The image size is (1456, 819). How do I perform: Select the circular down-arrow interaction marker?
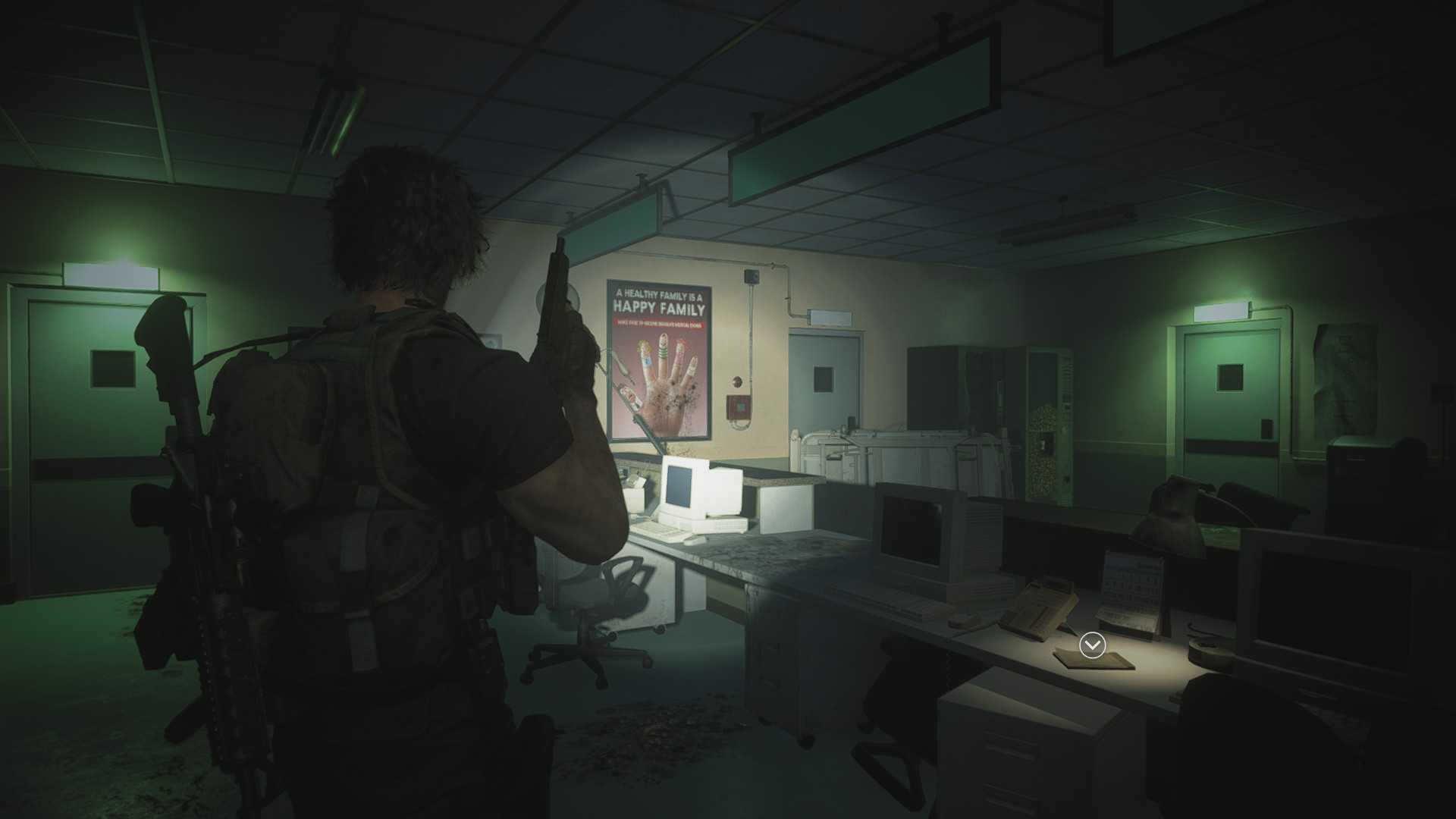pos(1092,645)
